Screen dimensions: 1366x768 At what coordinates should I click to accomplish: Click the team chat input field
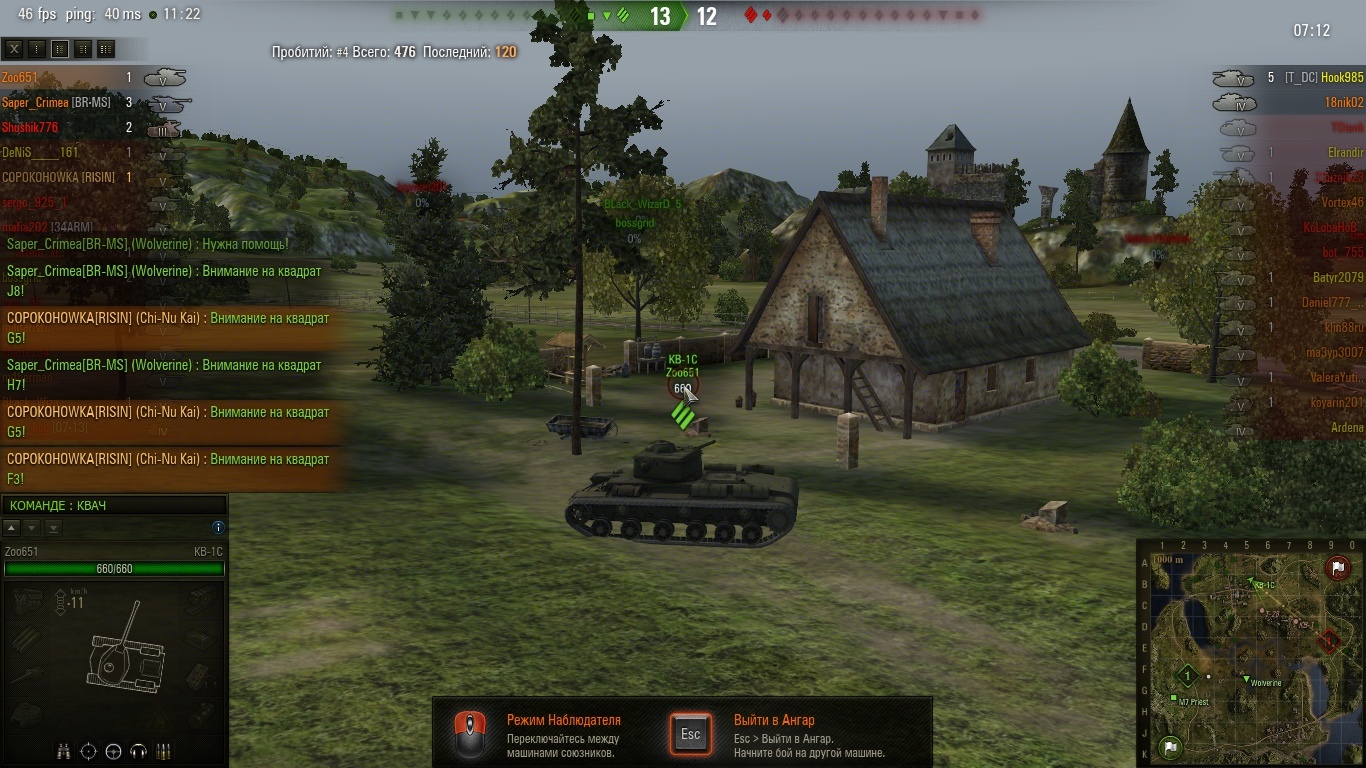coord(114,506)
